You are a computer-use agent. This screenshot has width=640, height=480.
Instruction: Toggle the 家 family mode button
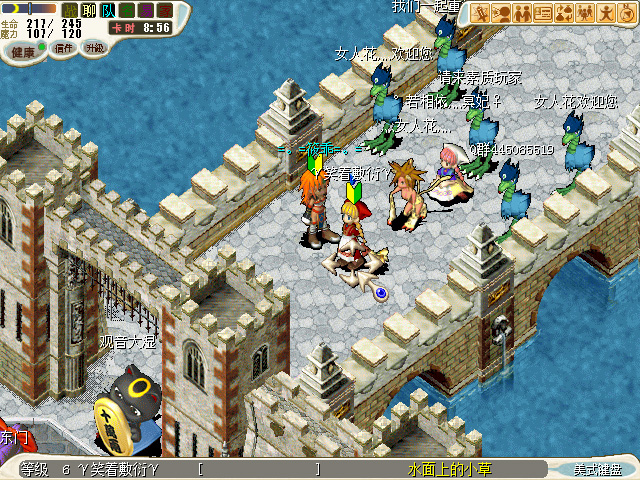click(165, 9)
